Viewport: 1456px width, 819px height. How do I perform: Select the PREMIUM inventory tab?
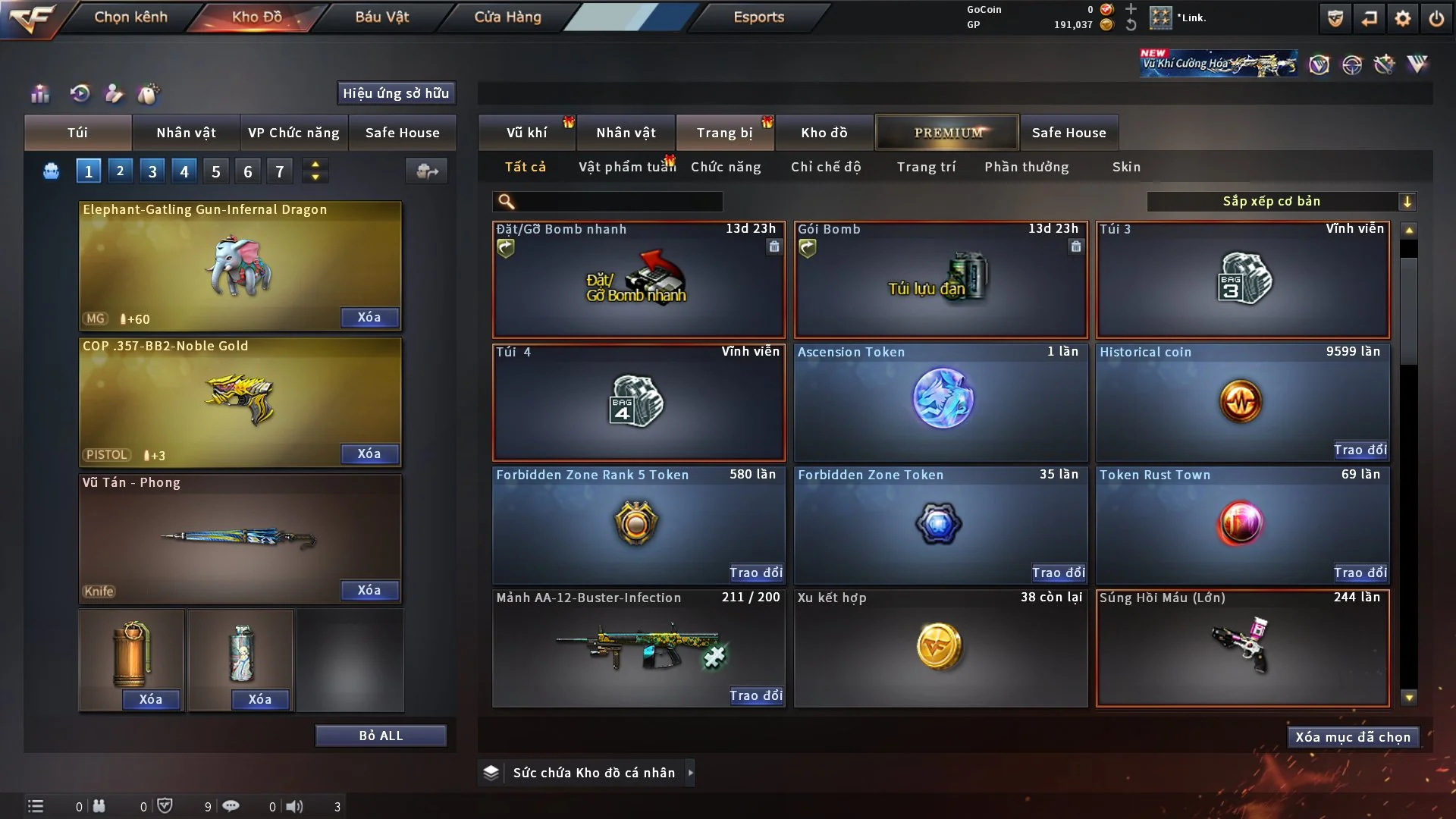(947, 133)
